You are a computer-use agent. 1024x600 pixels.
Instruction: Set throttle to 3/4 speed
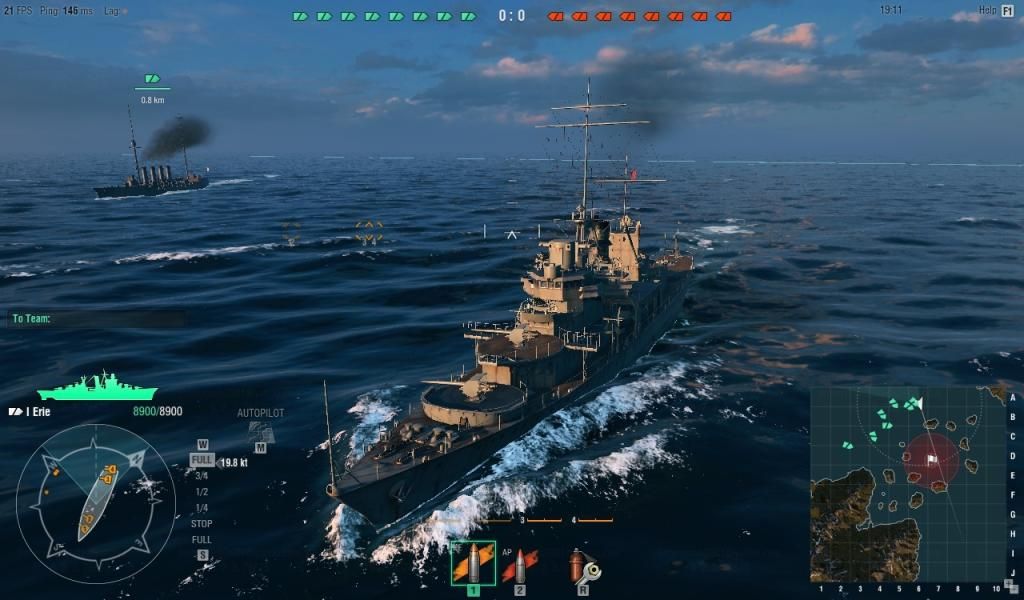(201, 476)
